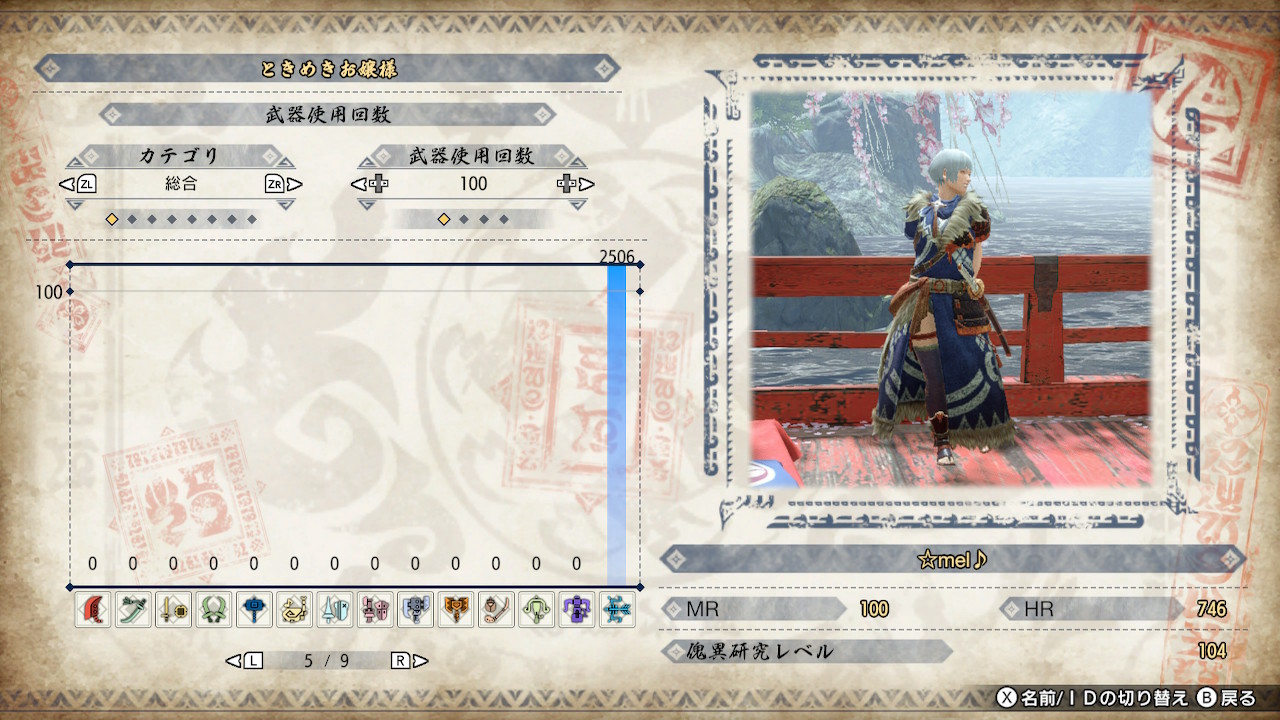
Task: Select the Dual Blades icon
Action: tap(216, 609)
